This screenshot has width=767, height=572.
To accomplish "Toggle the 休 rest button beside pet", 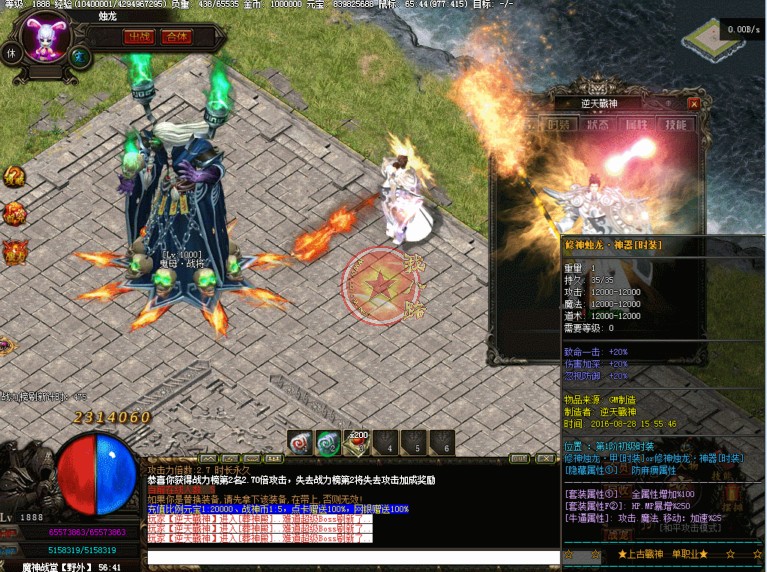I will pyautogui.click(x=11, y=53).
